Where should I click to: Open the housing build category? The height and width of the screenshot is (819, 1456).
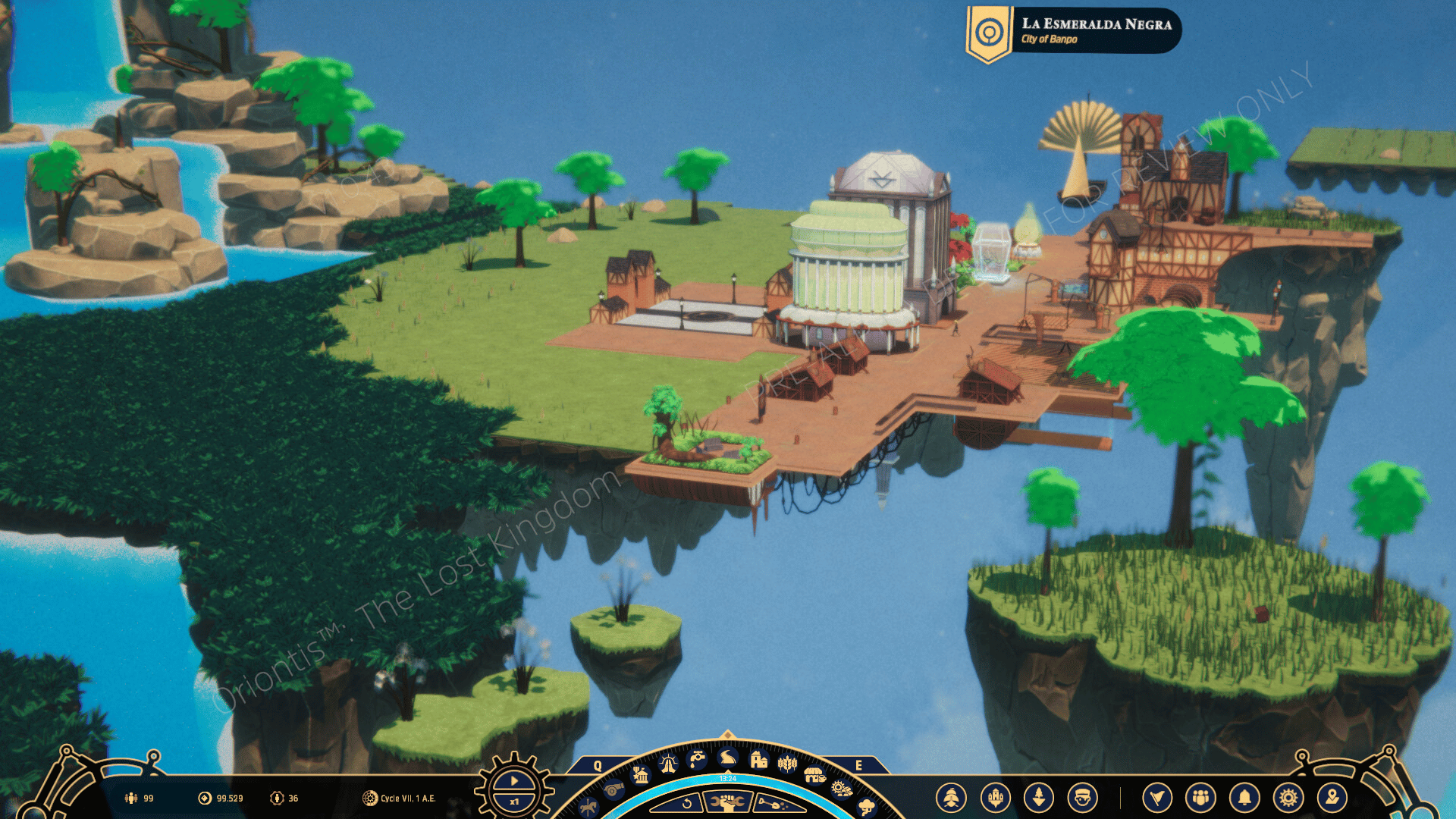coord(758,759)
